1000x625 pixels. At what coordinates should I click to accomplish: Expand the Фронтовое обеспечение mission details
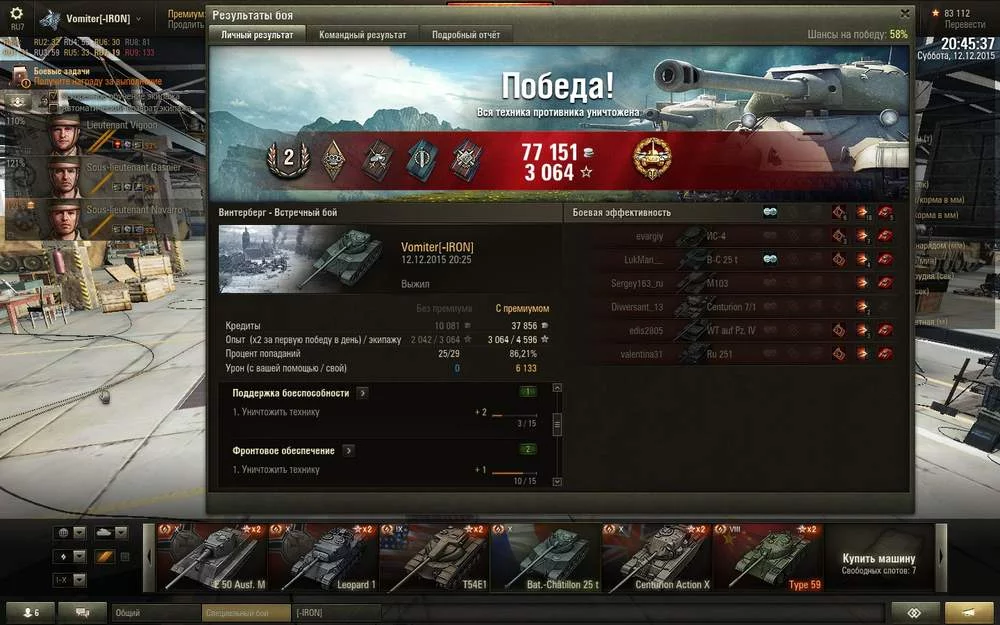(x=348, y=451)
